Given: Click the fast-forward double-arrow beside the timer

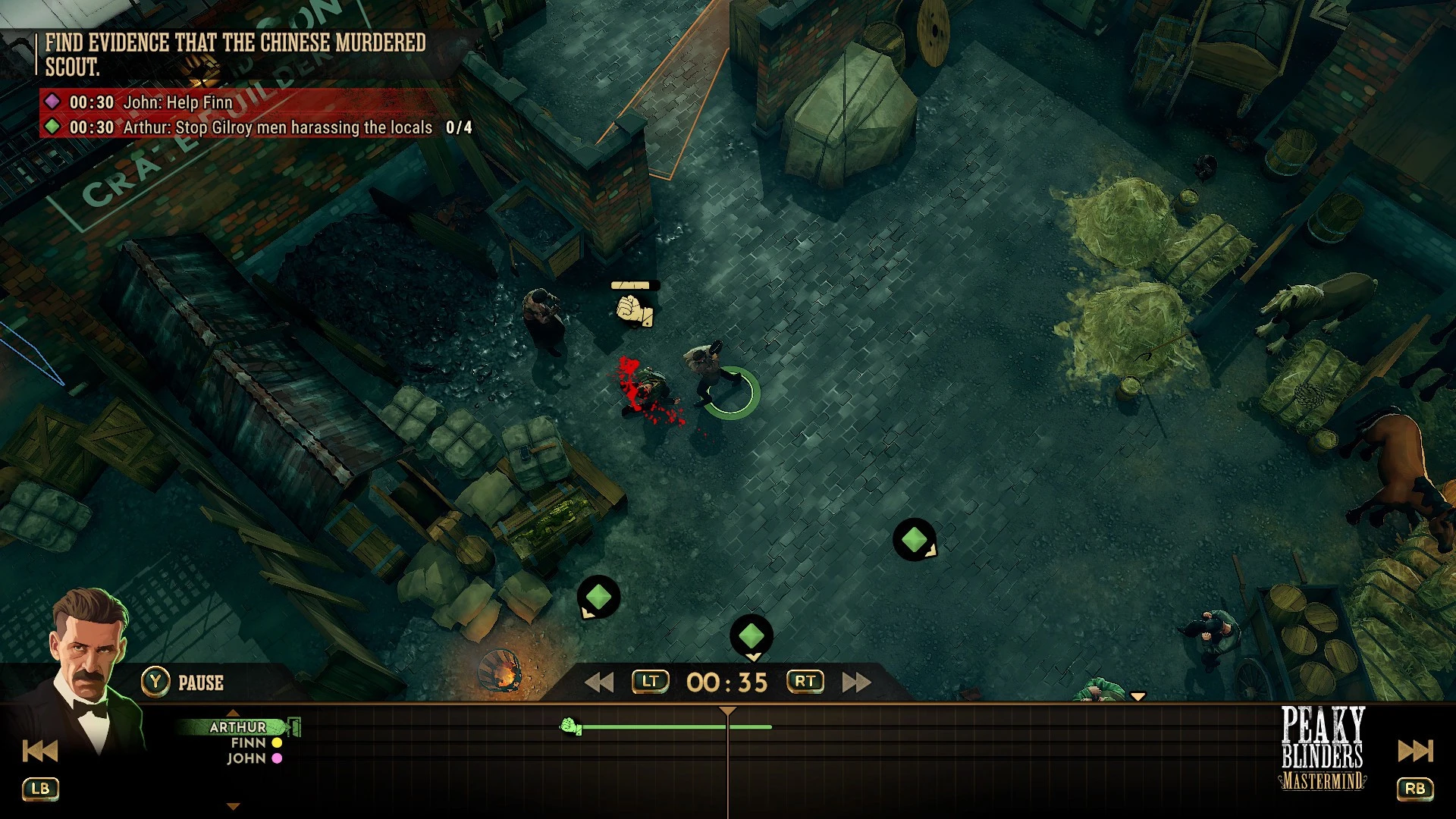Looking at the screenshot, I should pyautogui.click(x=856, y=682).
